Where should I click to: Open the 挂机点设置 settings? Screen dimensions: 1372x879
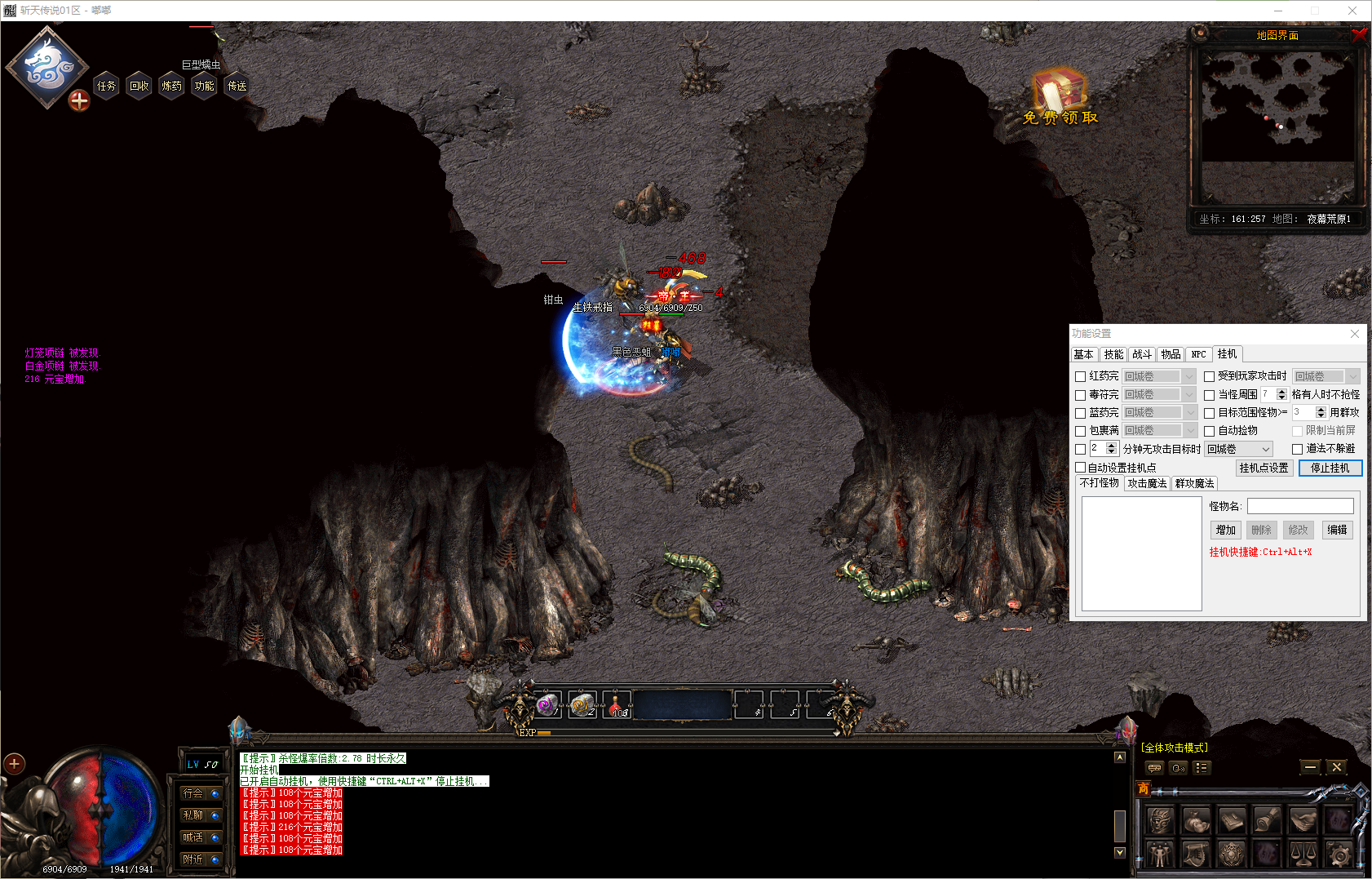(x=1264, y=468)
